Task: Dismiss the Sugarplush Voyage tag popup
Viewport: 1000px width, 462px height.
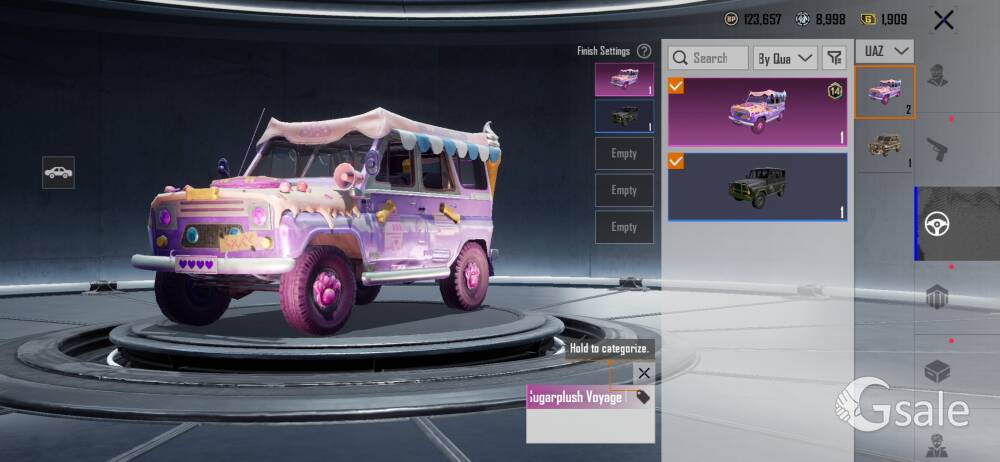Action: tap(644, 373)
